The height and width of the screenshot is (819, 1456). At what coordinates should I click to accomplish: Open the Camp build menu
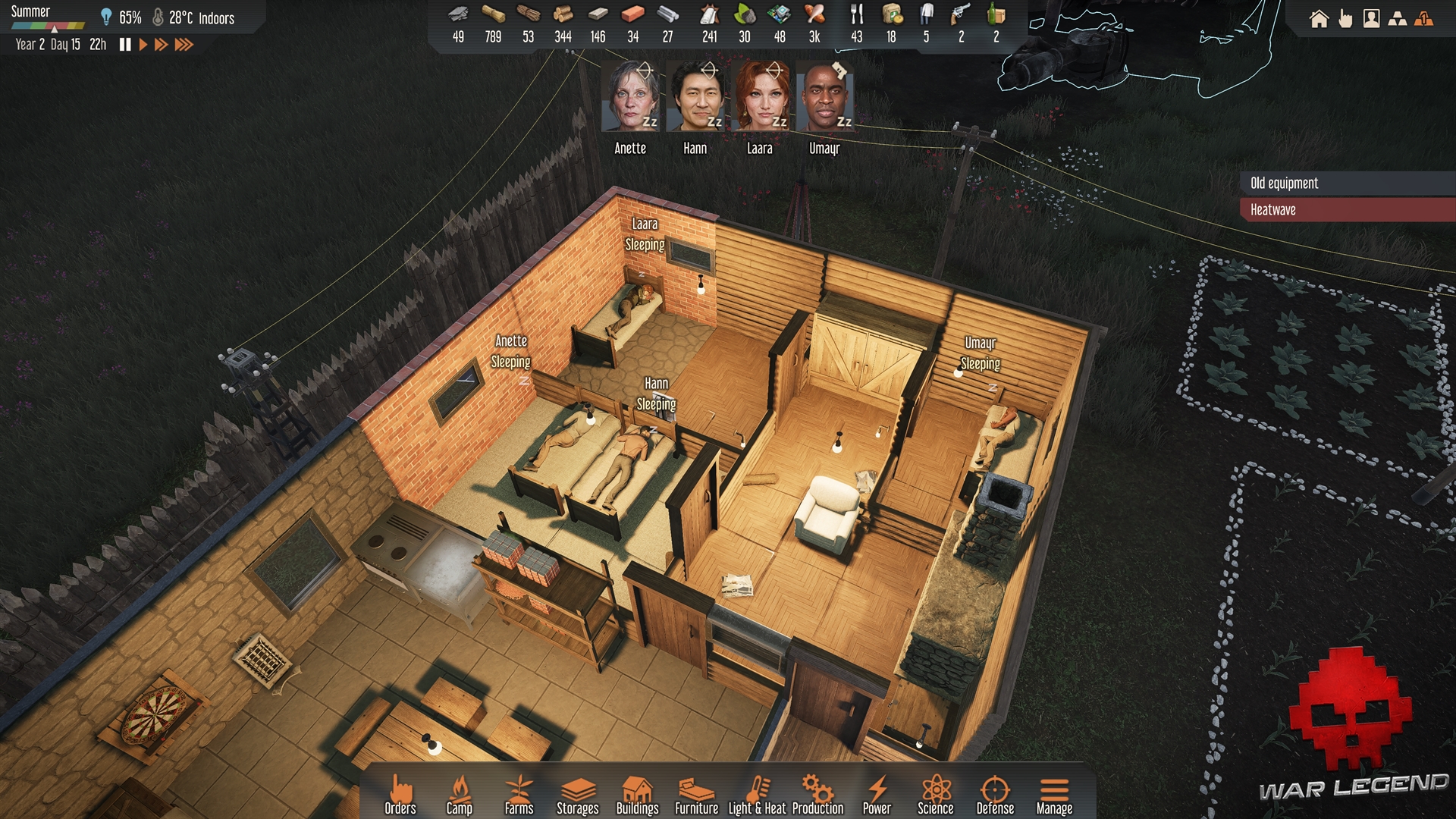click(x=459, y=795)
